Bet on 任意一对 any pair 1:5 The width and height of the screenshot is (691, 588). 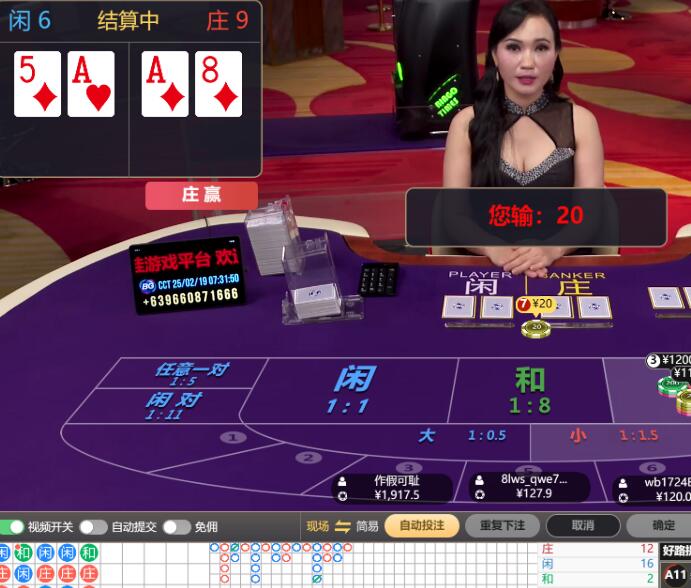[190, 373]
